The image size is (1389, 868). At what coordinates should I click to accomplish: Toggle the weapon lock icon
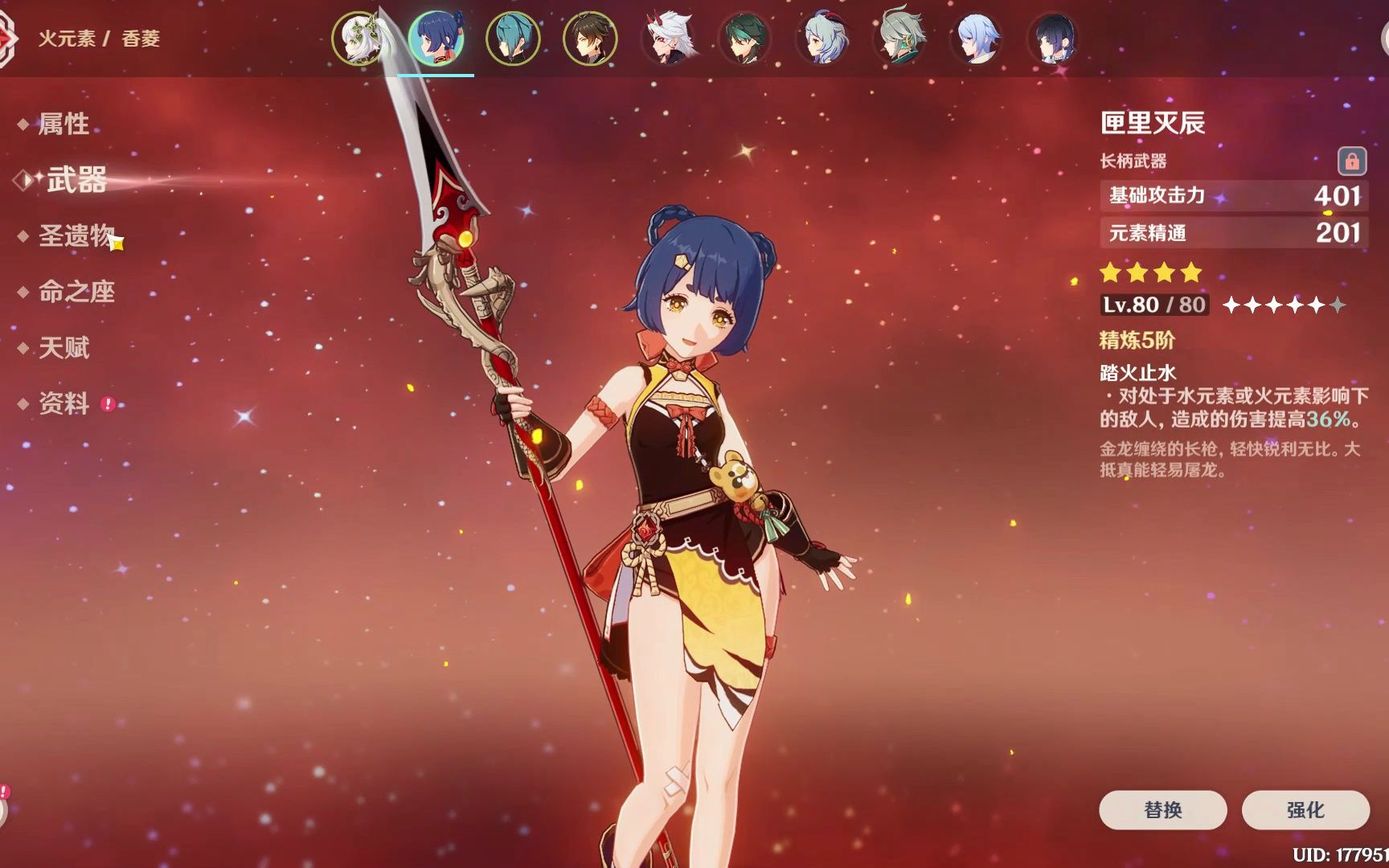point(1351,162)
